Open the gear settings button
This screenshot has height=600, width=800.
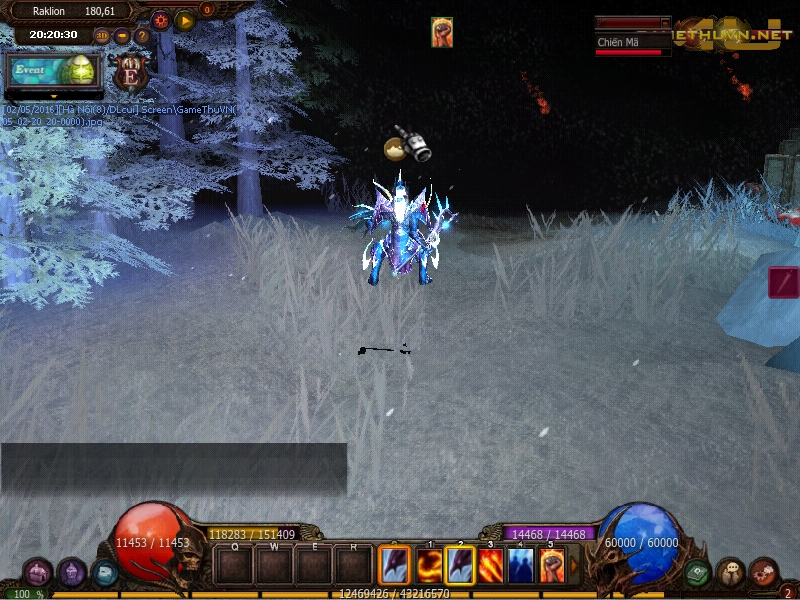pos(160,20)
